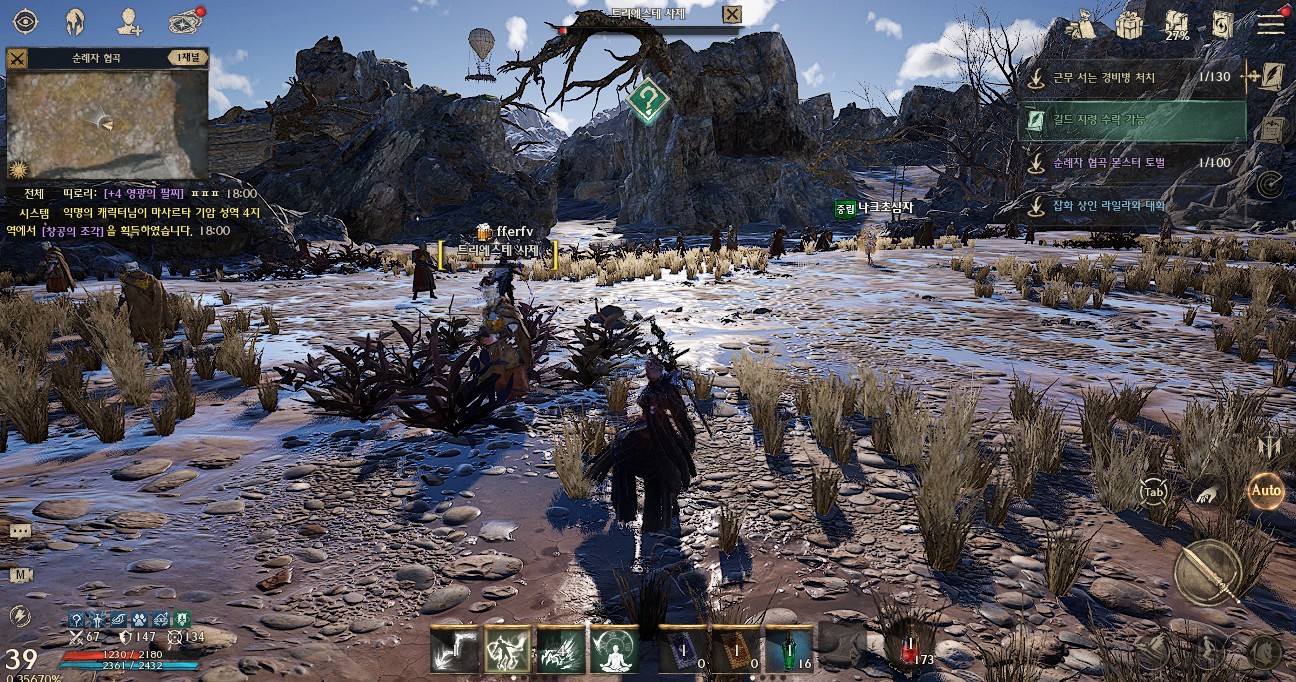Toggle the Auto battle button
This screenshot has height=682, width=1296.
tap(1266, 491)
